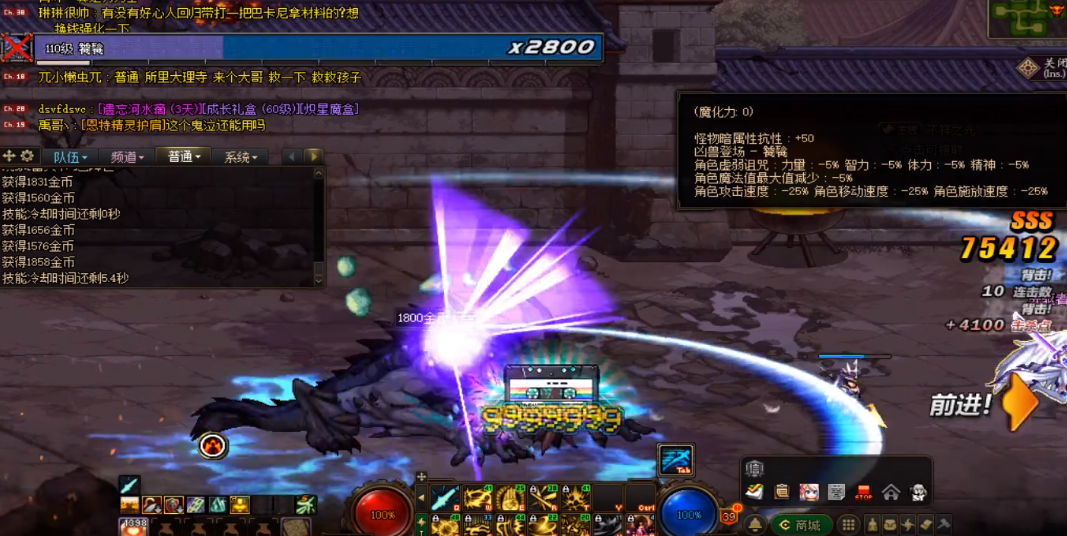1067x536 pixels.
Task: Select the house icon in menu panel
Action: click(890, 492)
